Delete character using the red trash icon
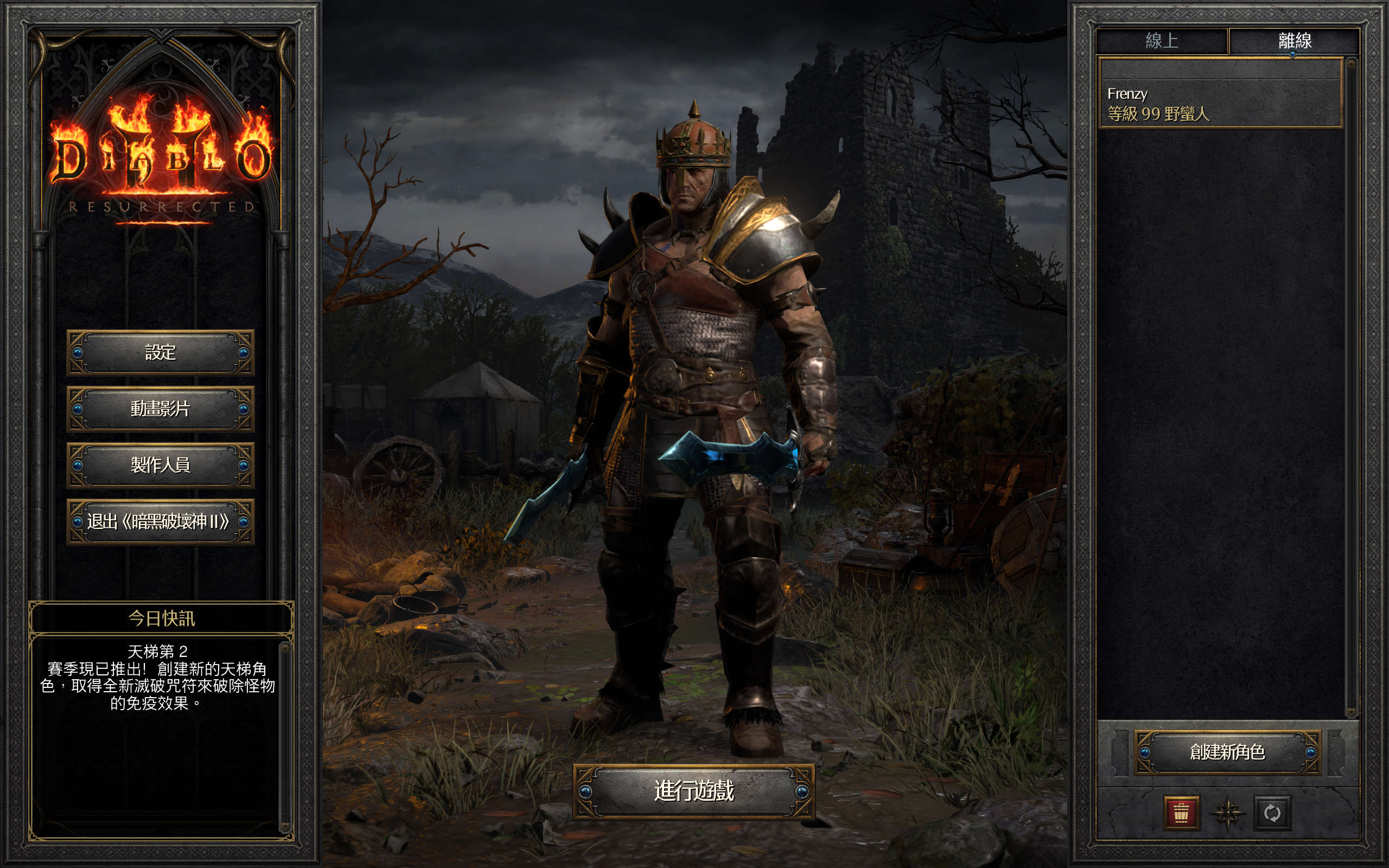This screenshot has width=1389, height=868. pyautogui.click(x=1181, y=812)
